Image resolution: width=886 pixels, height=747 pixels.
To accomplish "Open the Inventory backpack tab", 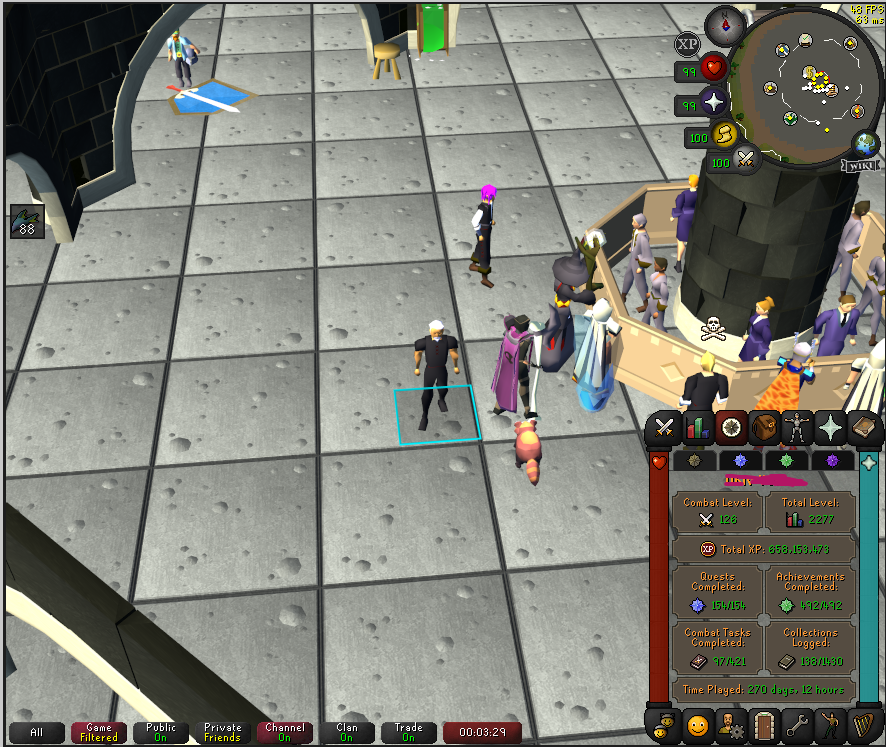I will pyautogui.click(x=765, y=427).
